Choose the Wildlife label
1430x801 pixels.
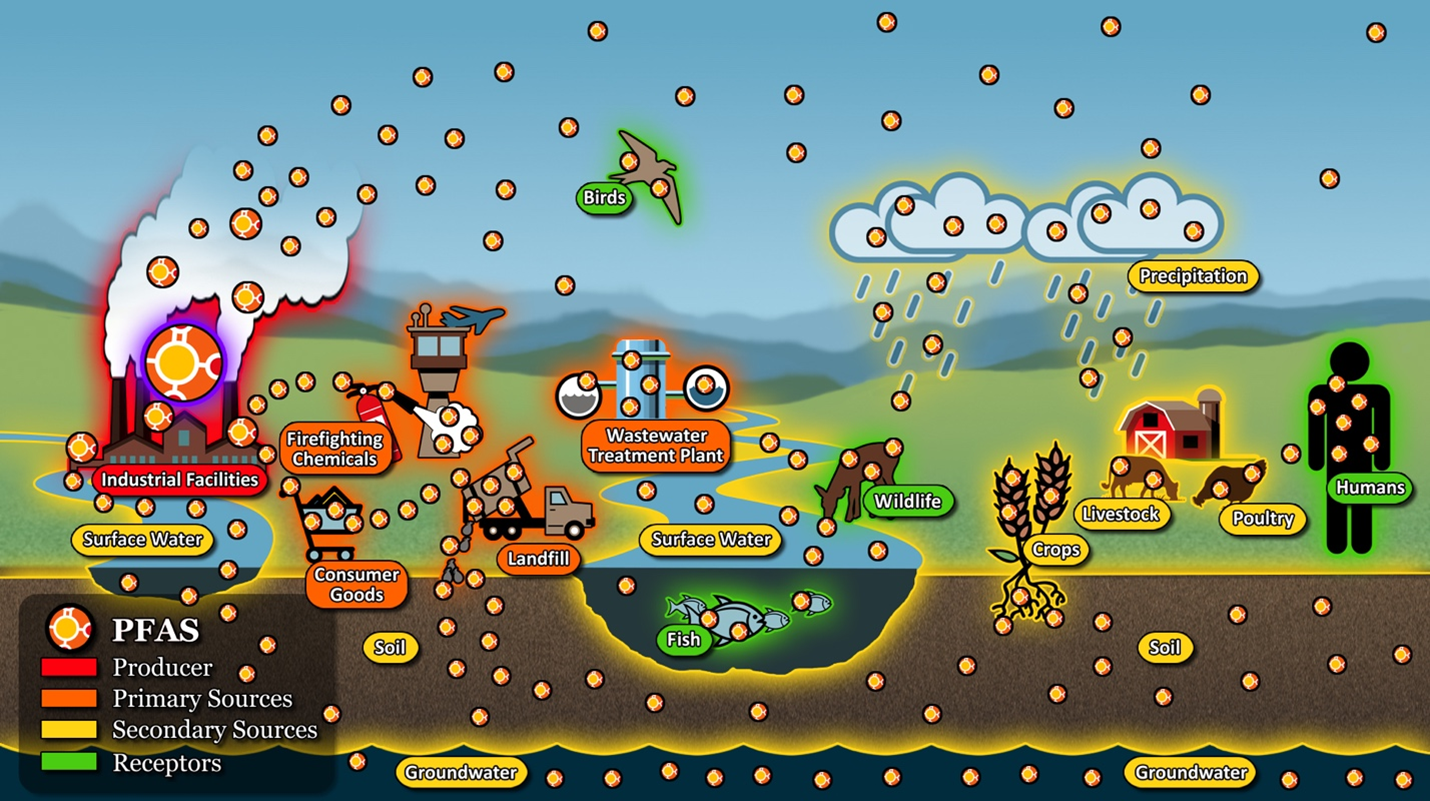pyautogui.click(x=908, y=501)
